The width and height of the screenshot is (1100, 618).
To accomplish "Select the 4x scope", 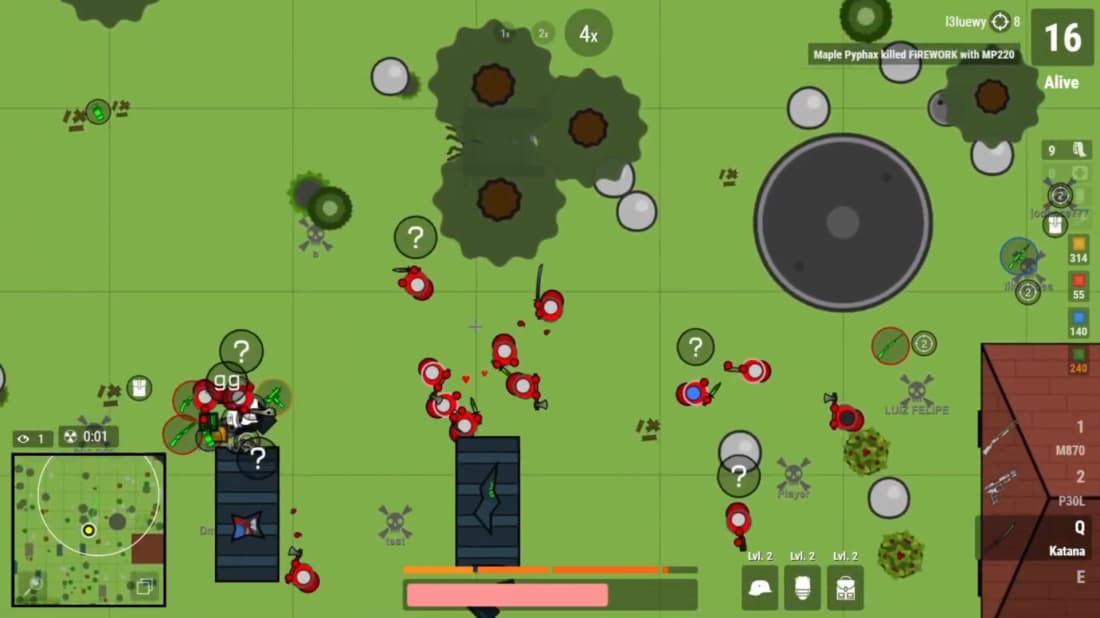I will coord(588,34).
